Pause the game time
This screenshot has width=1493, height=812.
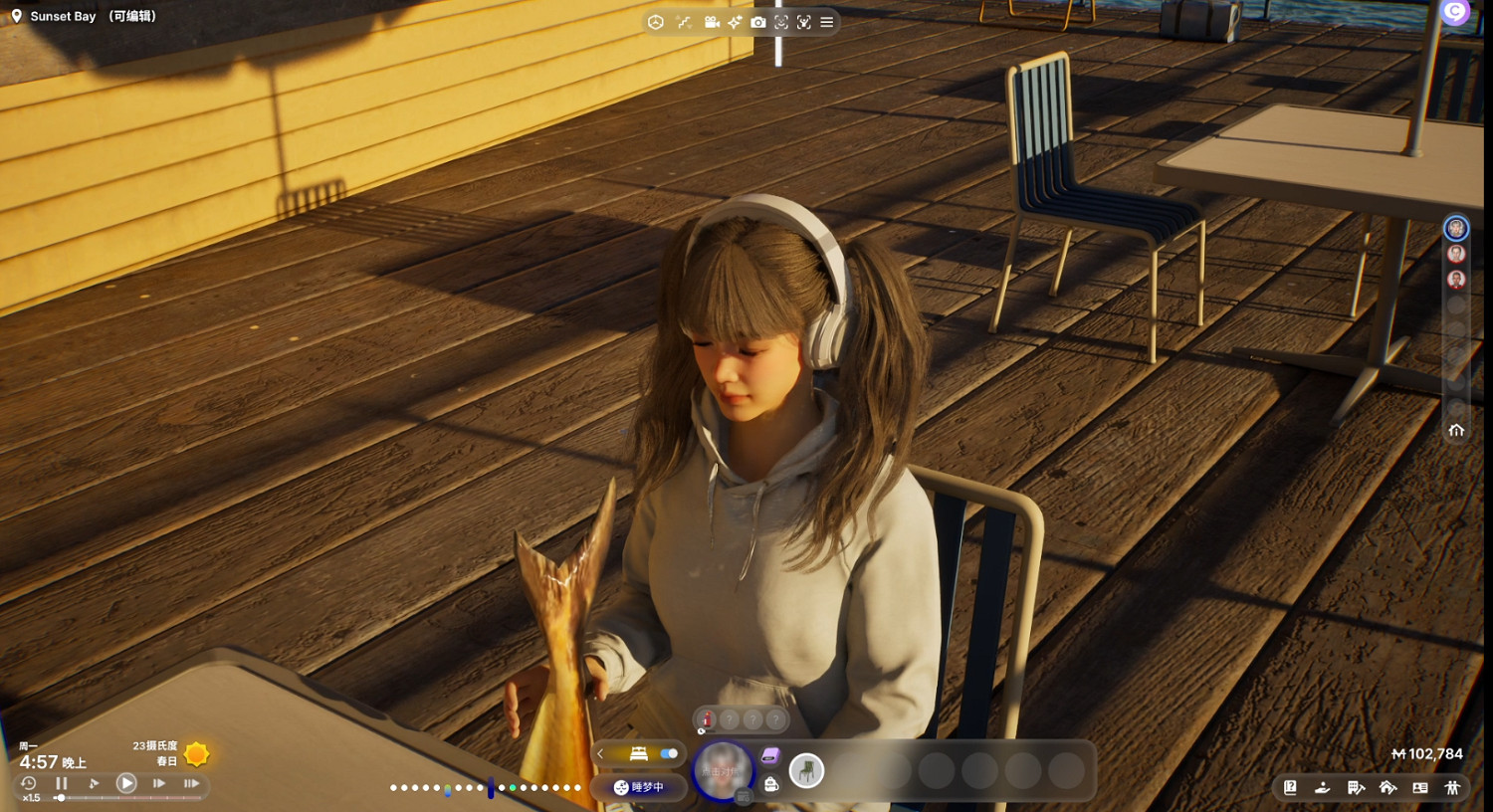(61, 783)
